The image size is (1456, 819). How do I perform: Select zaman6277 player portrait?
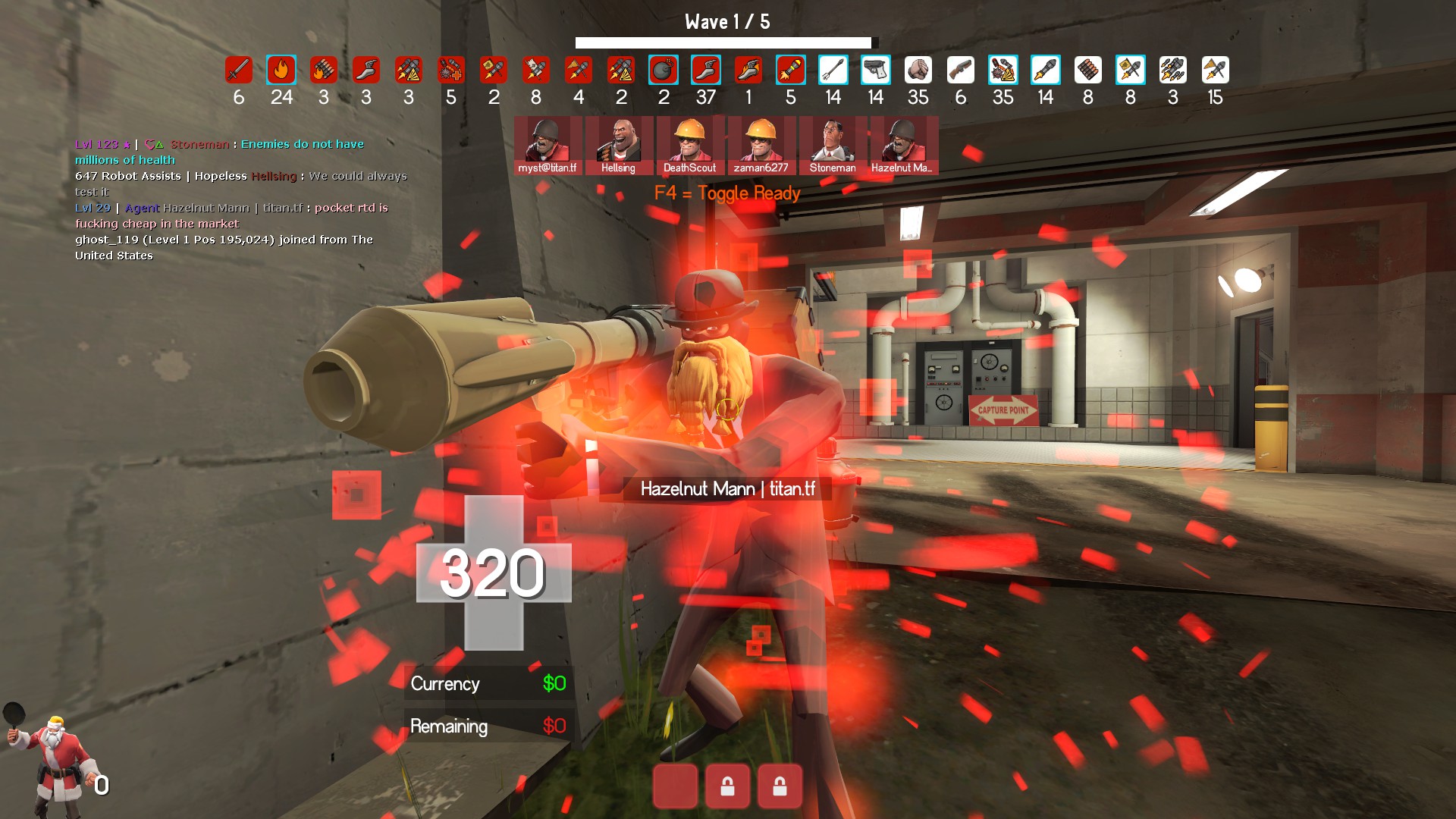(761, 145)
